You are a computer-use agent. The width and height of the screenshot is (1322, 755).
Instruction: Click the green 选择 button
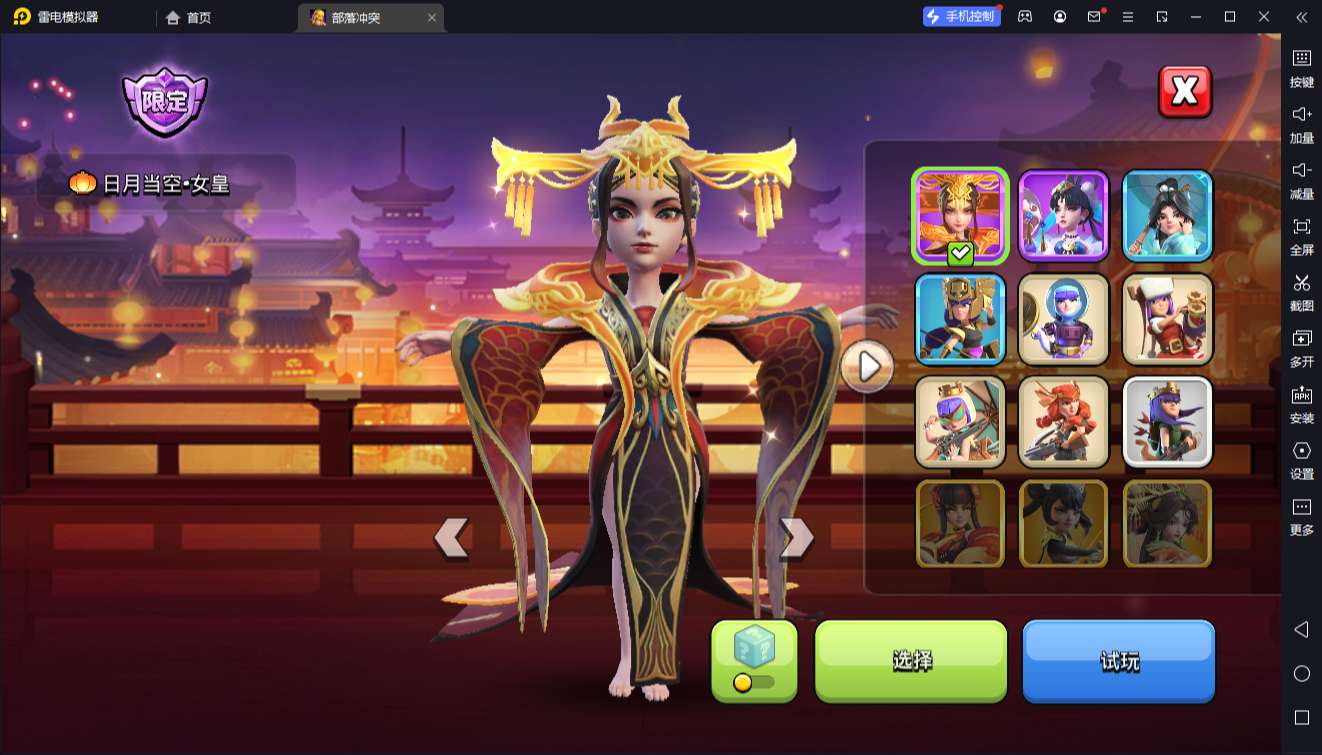point(911,660)
